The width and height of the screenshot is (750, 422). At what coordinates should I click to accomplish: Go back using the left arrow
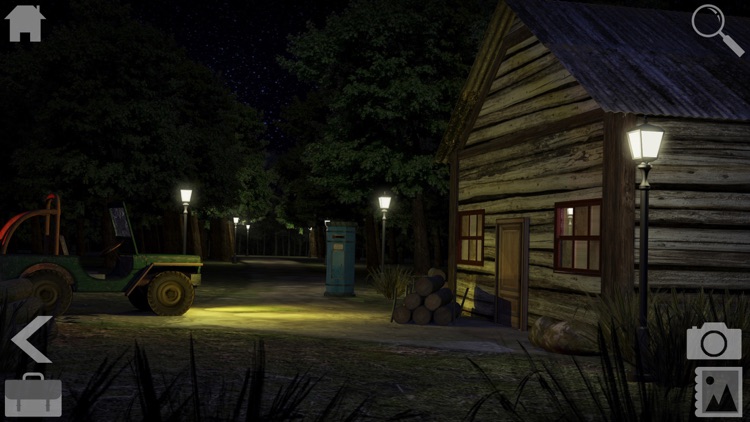tap(31, 340)
